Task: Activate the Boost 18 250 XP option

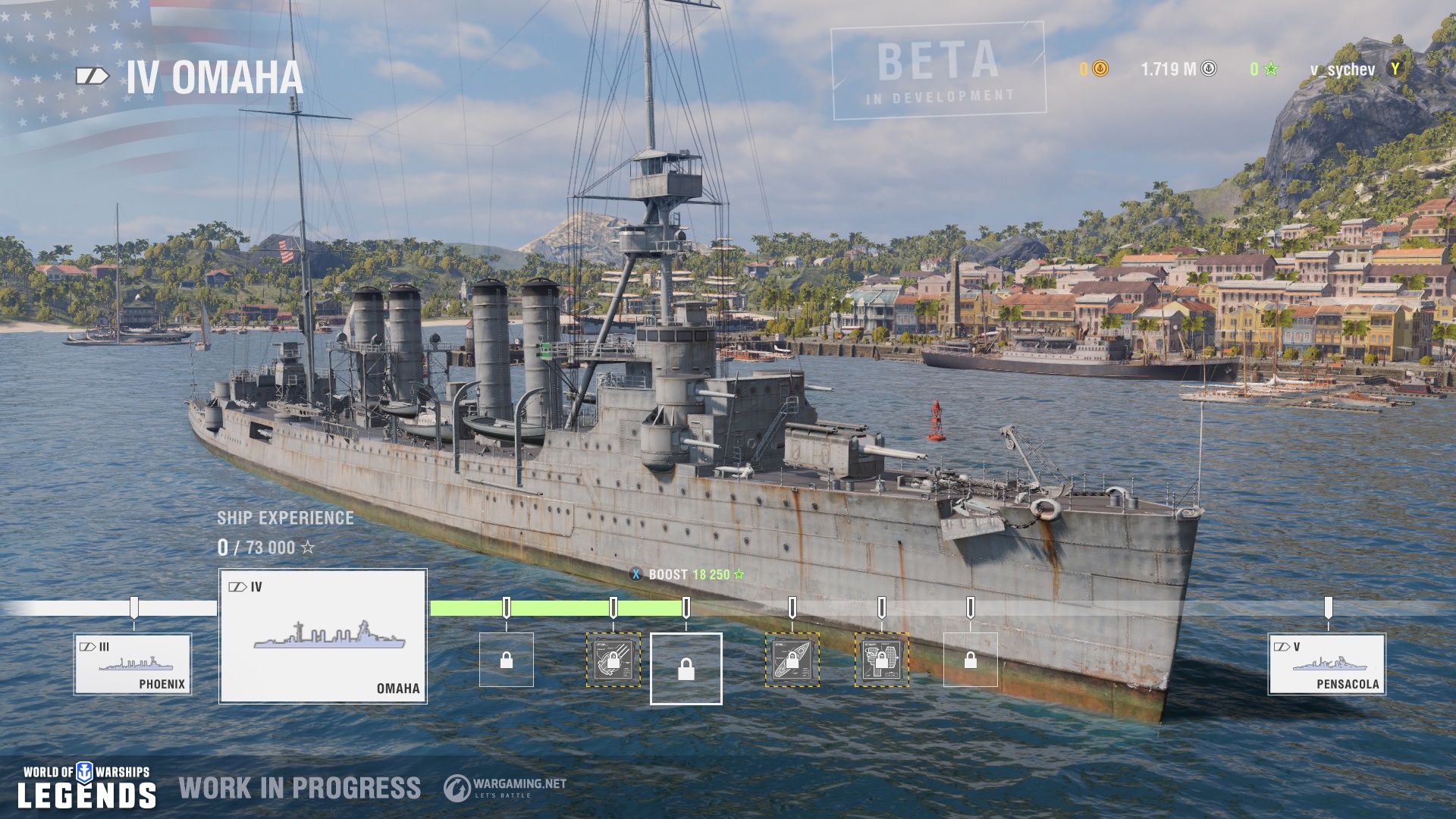Action: pyautogui.click(x=688, y=575)
